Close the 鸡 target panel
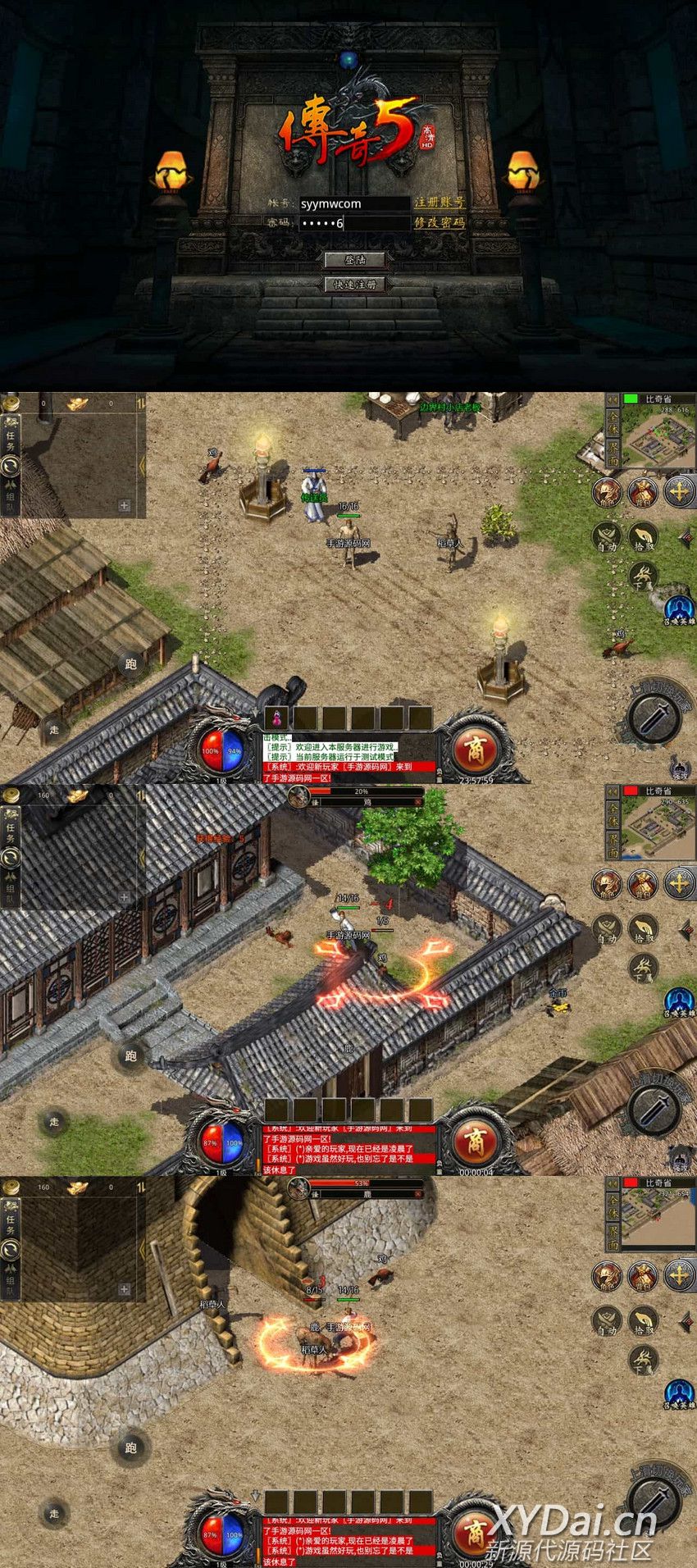This screenshot has height=1568, width=697. [x=418, y=802]
